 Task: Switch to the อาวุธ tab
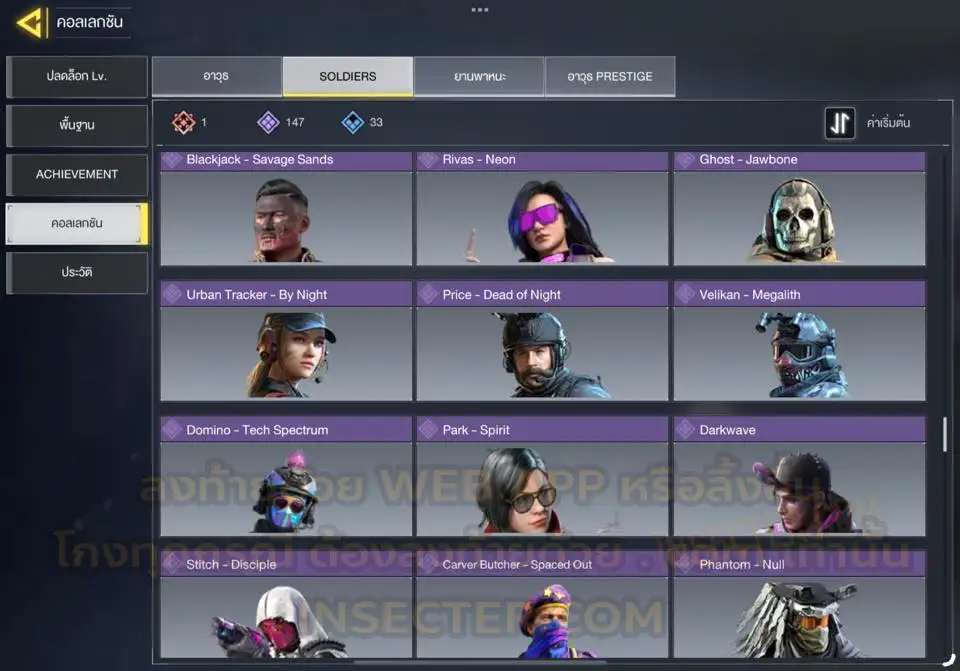(216, 77)
